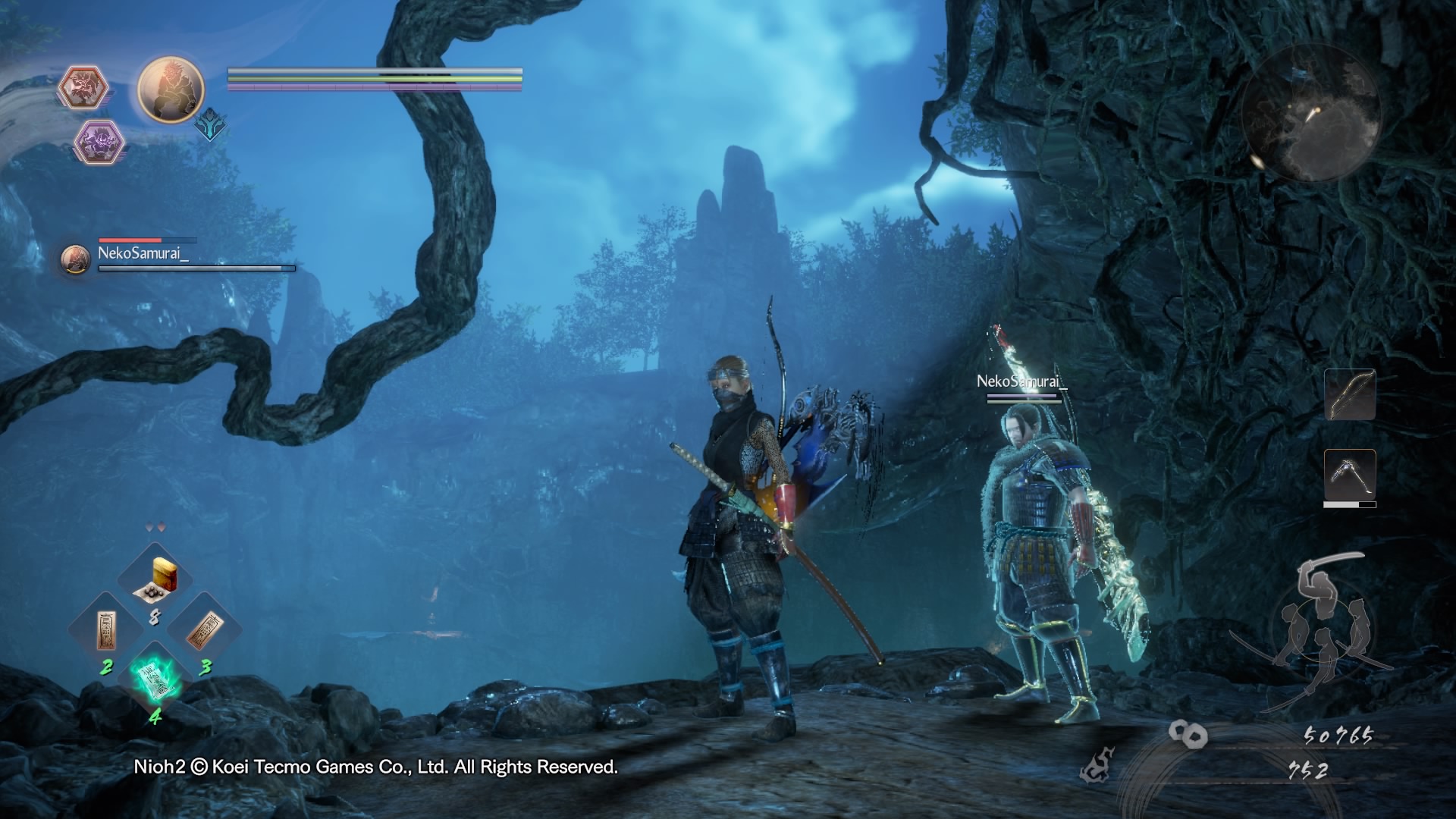Select the kusarigama weapon slot
1456x819 pixels.
click(1350, 475)
